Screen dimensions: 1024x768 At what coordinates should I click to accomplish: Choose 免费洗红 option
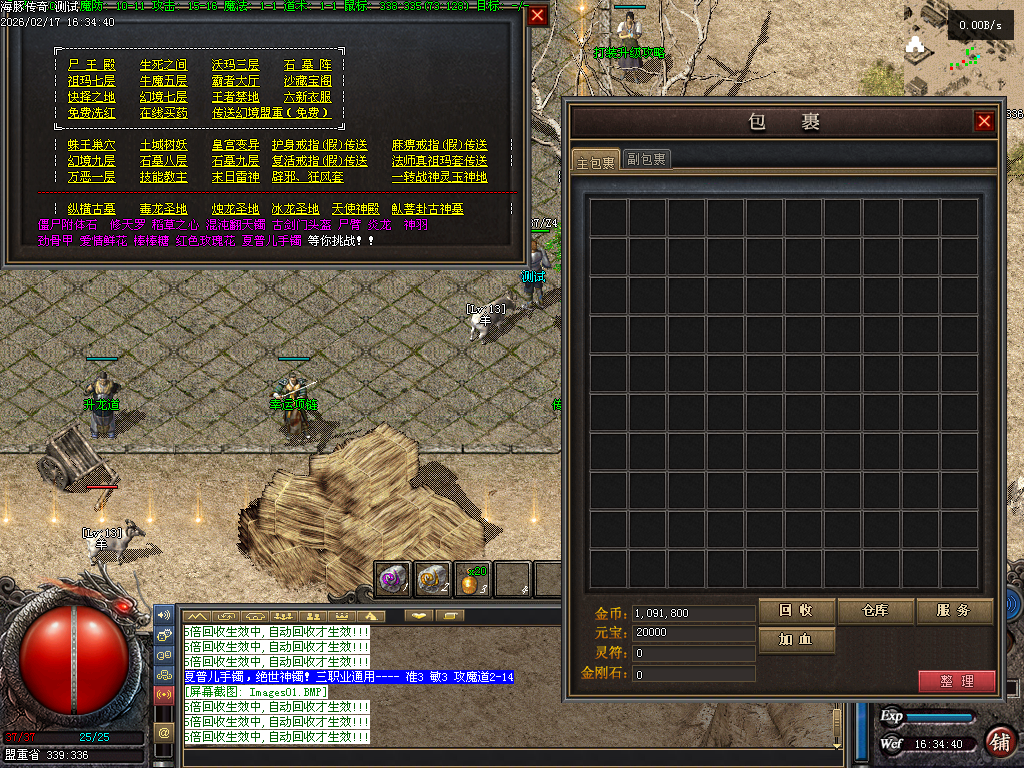pyautogui.click(x=91, y=113)
